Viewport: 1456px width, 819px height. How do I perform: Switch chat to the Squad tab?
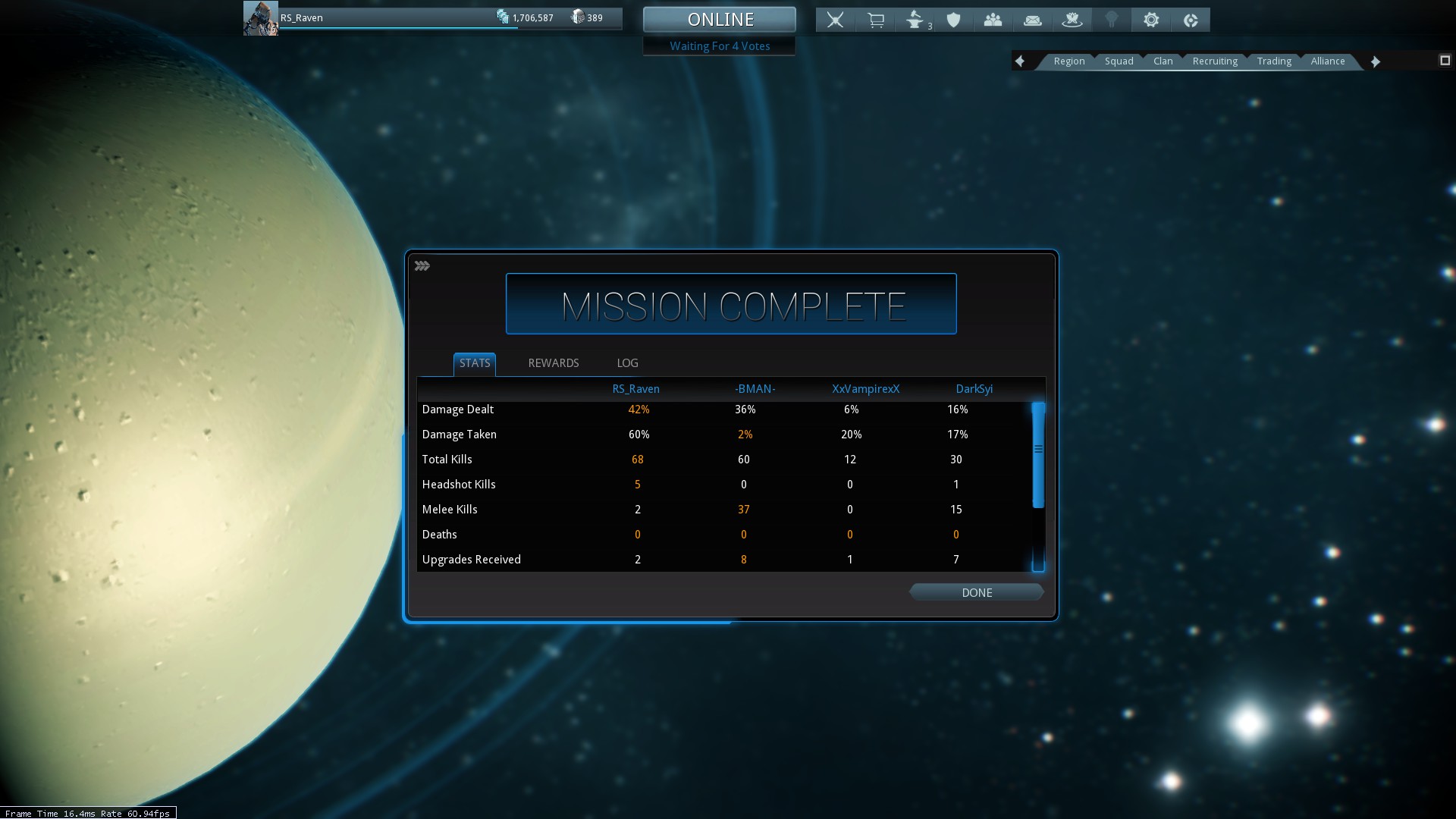point(1119,61)
